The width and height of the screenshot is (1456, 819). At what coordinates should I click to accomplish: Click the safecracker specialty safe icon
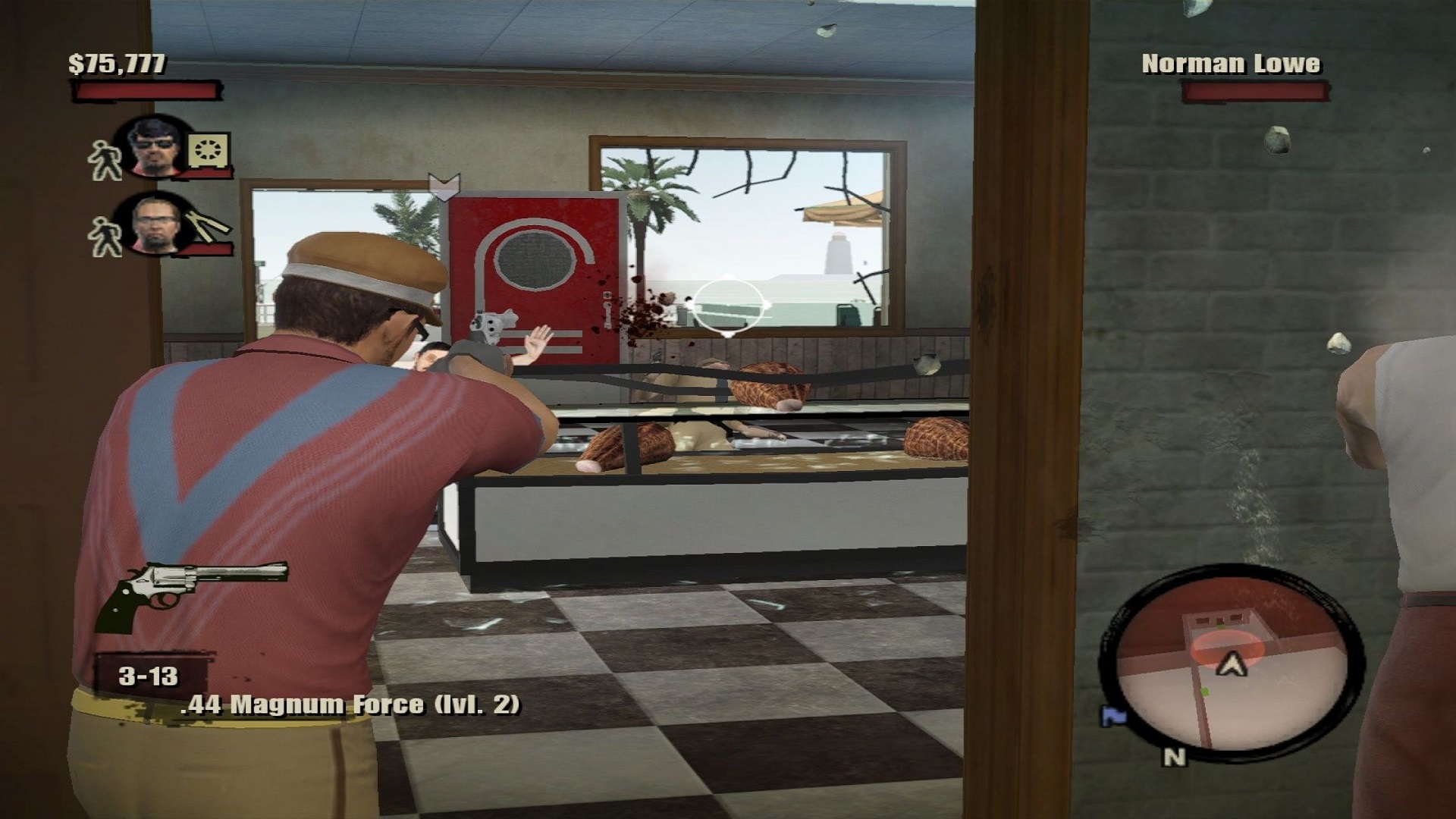coord(207,152)
